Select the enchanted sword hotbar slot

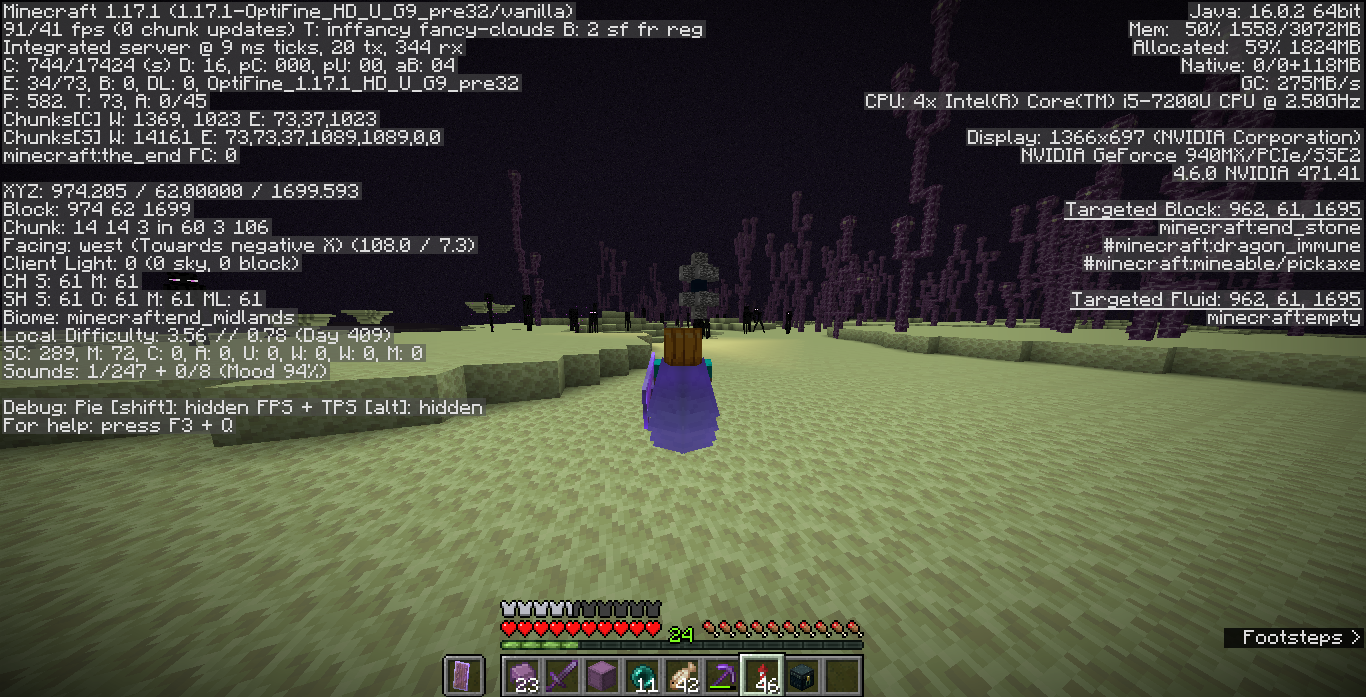[562, 675]
